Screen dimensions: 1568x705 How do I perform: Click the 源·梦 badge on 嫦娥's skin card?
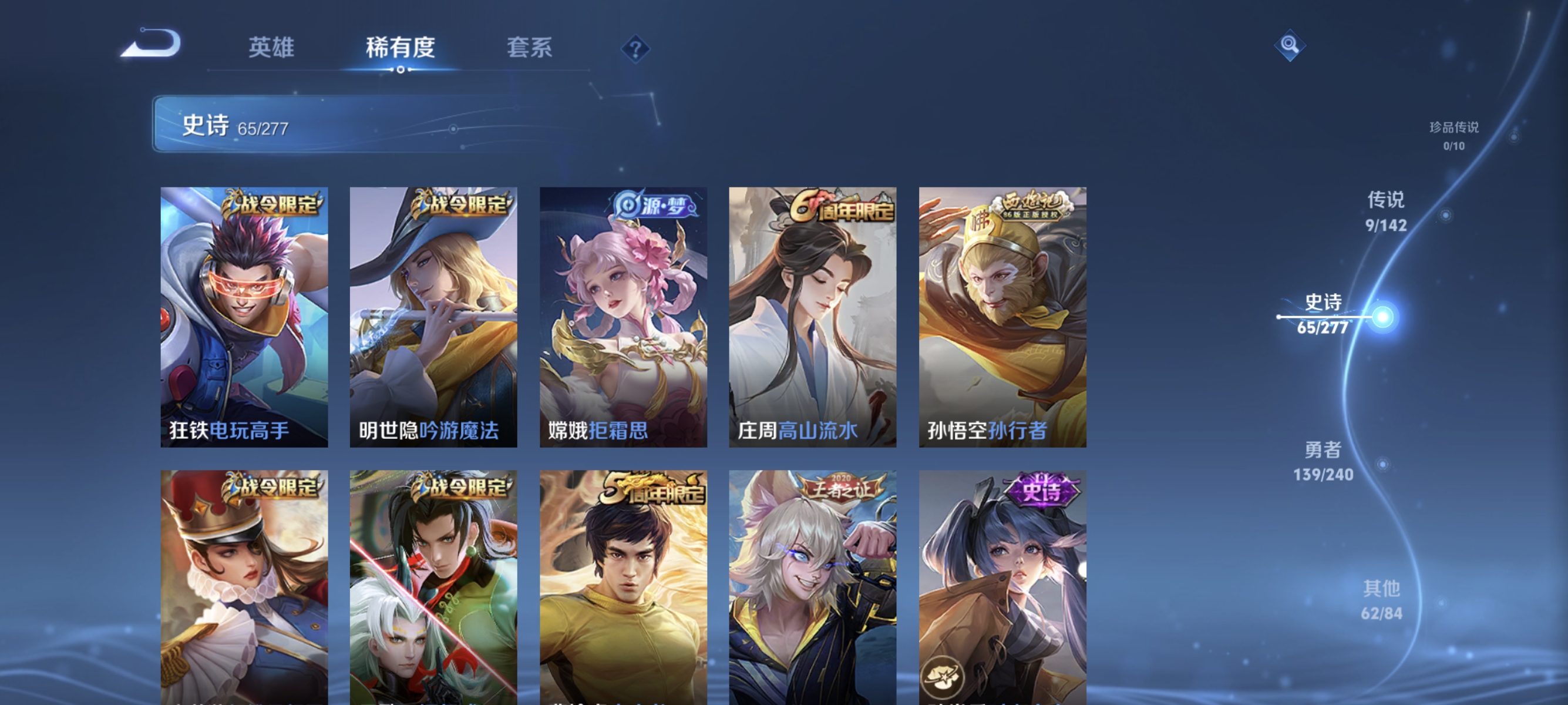(x=653, y=206)
